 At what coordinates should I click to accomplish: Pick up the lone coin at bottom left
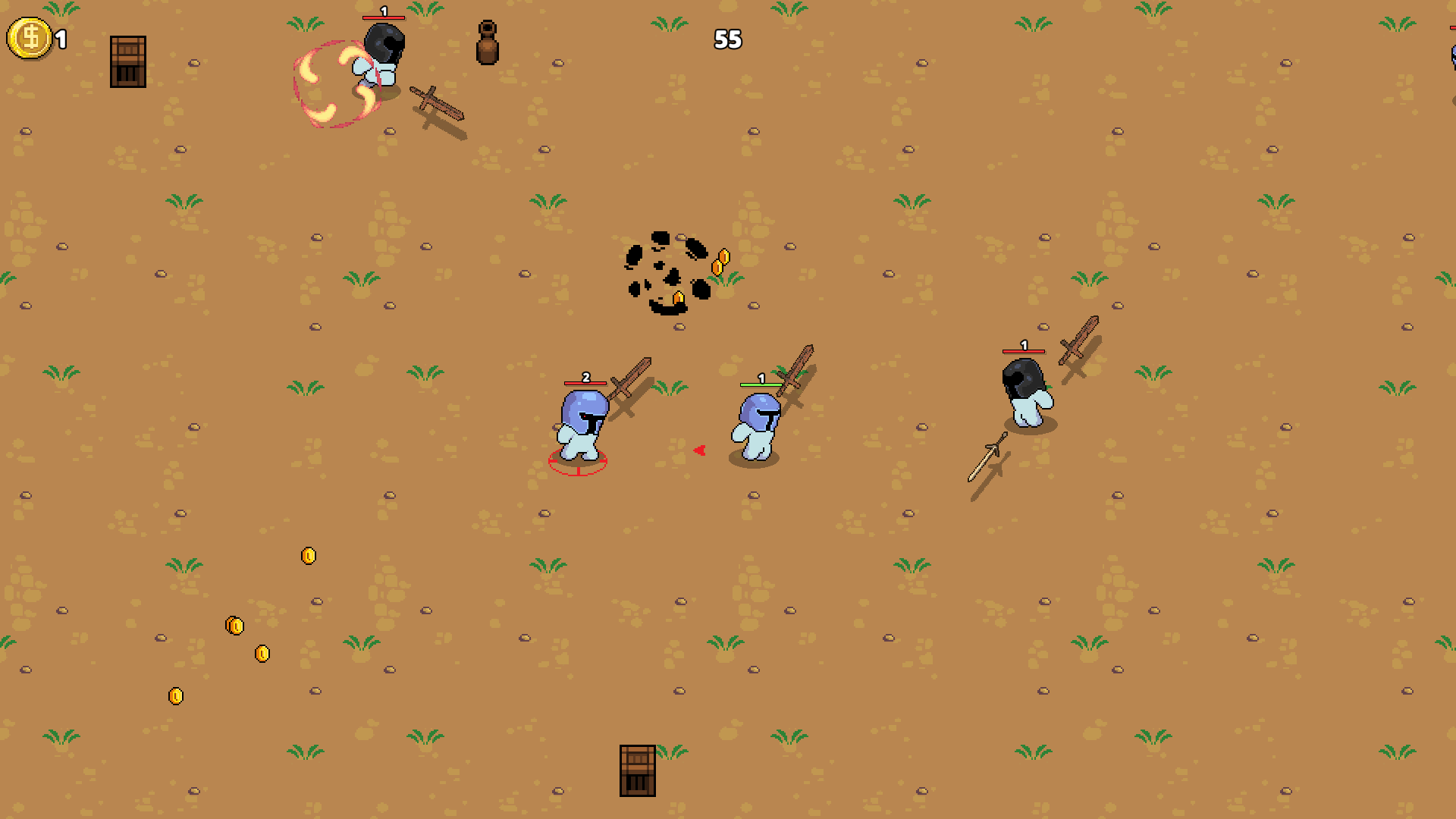177,695
